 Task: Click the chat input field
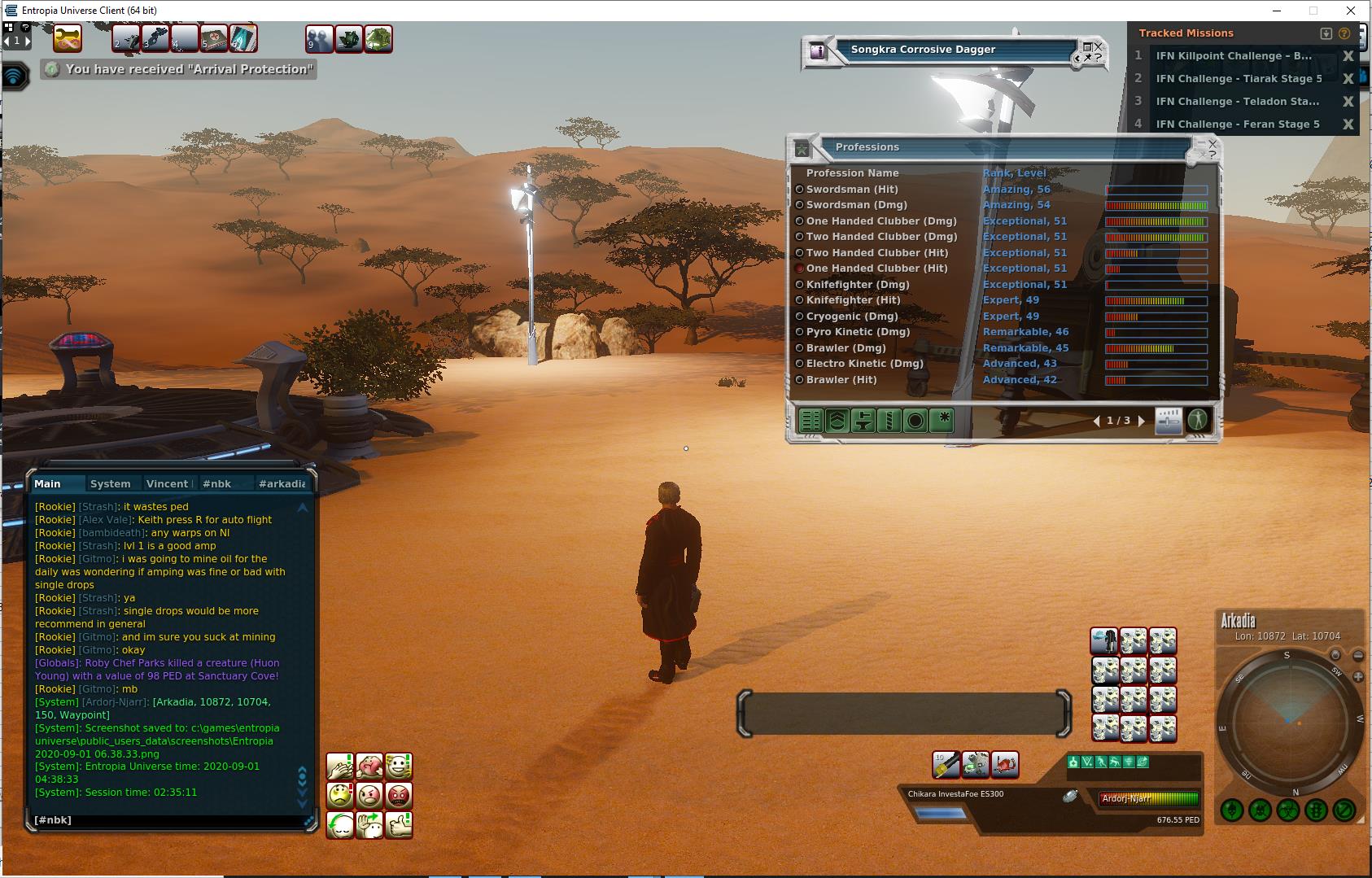tap(167, 820)
